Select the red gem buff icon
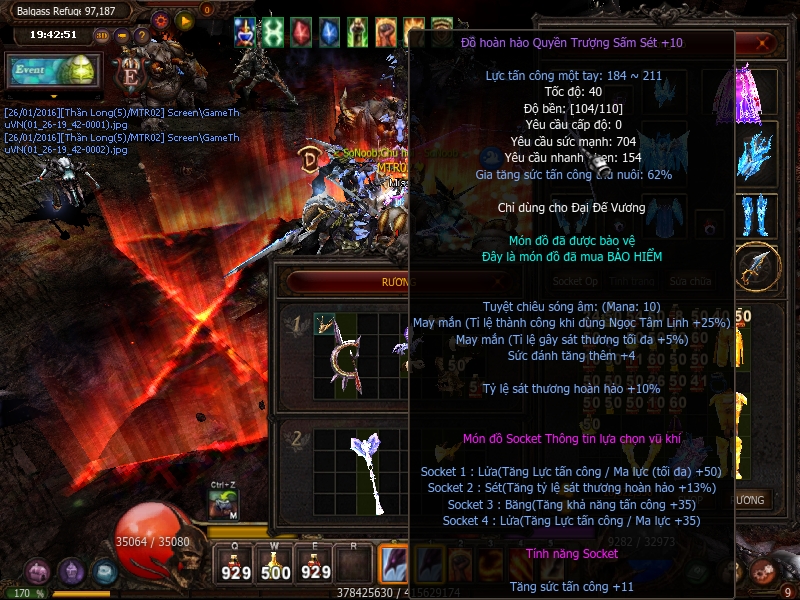The height and width of the screenshot is (600, 800). coord(301,32)
